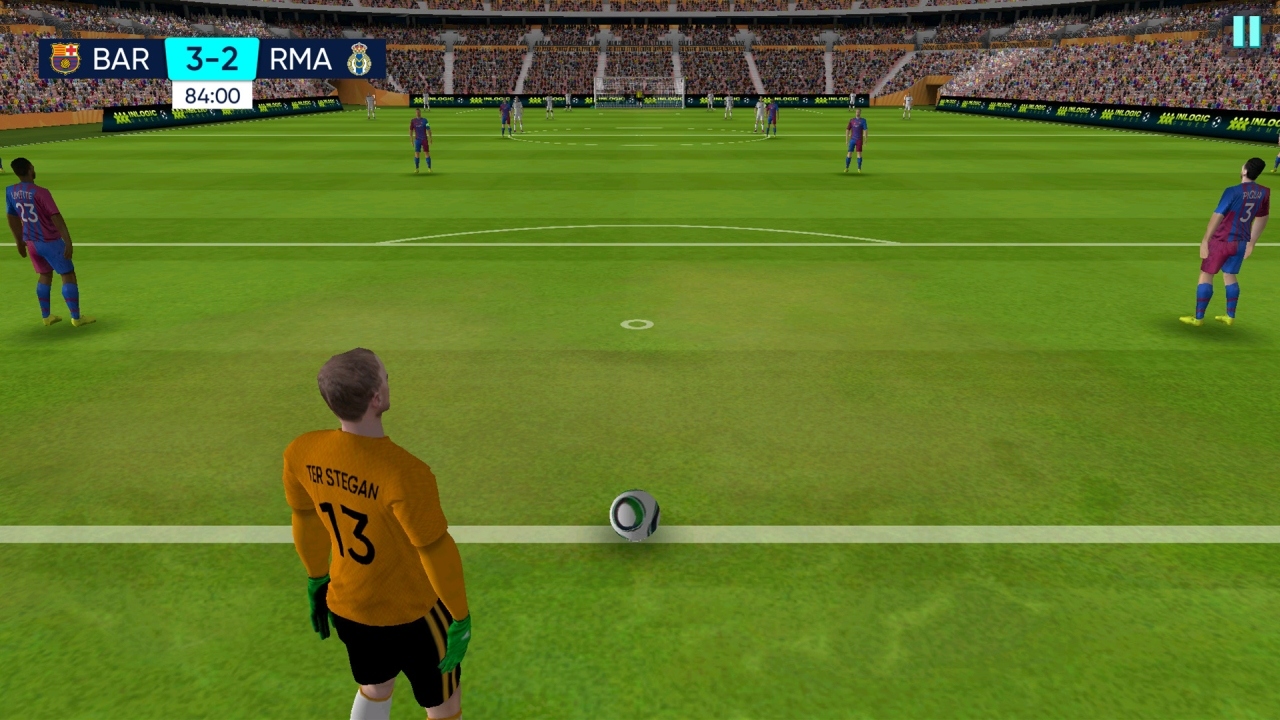Click the BAR team label on the scoreboard

(120, 58)
